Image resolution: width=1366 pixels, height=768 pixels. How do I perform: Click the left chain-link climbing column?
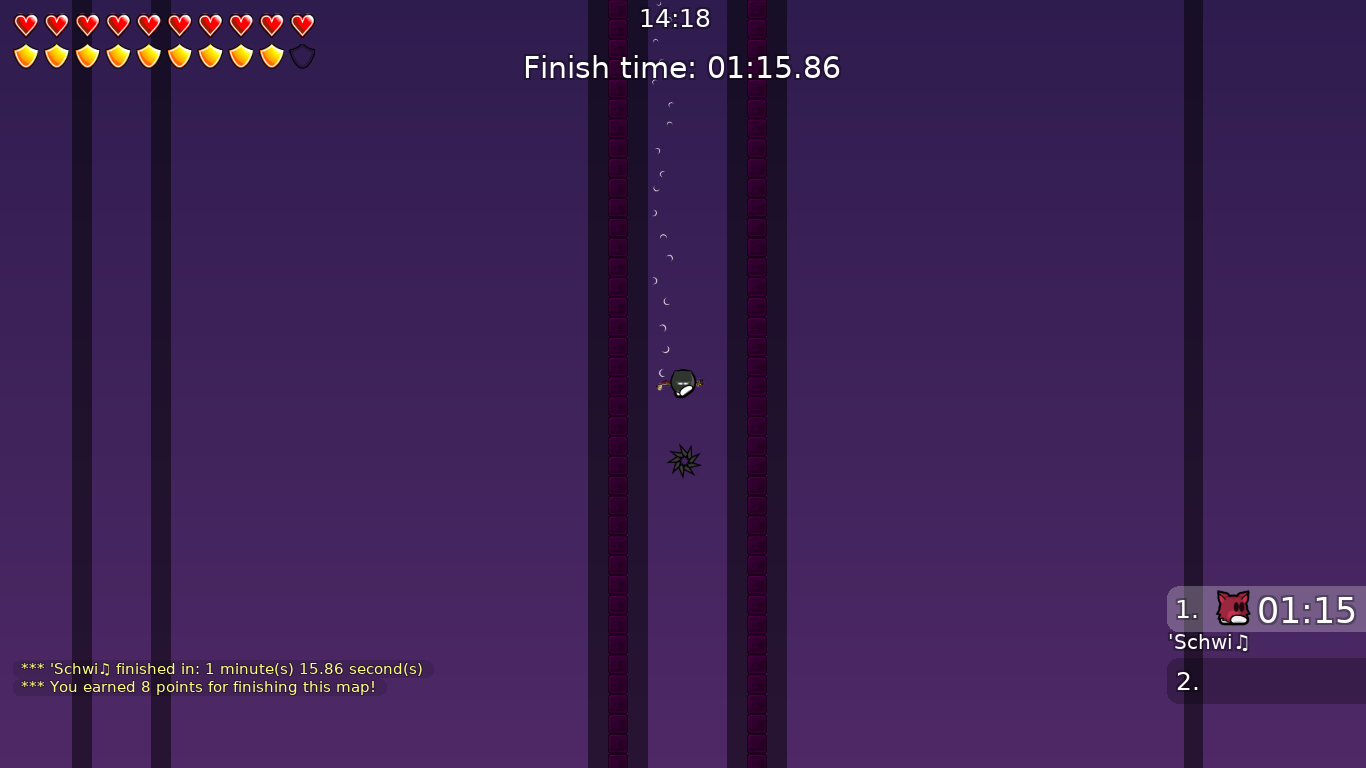[617, 400]
